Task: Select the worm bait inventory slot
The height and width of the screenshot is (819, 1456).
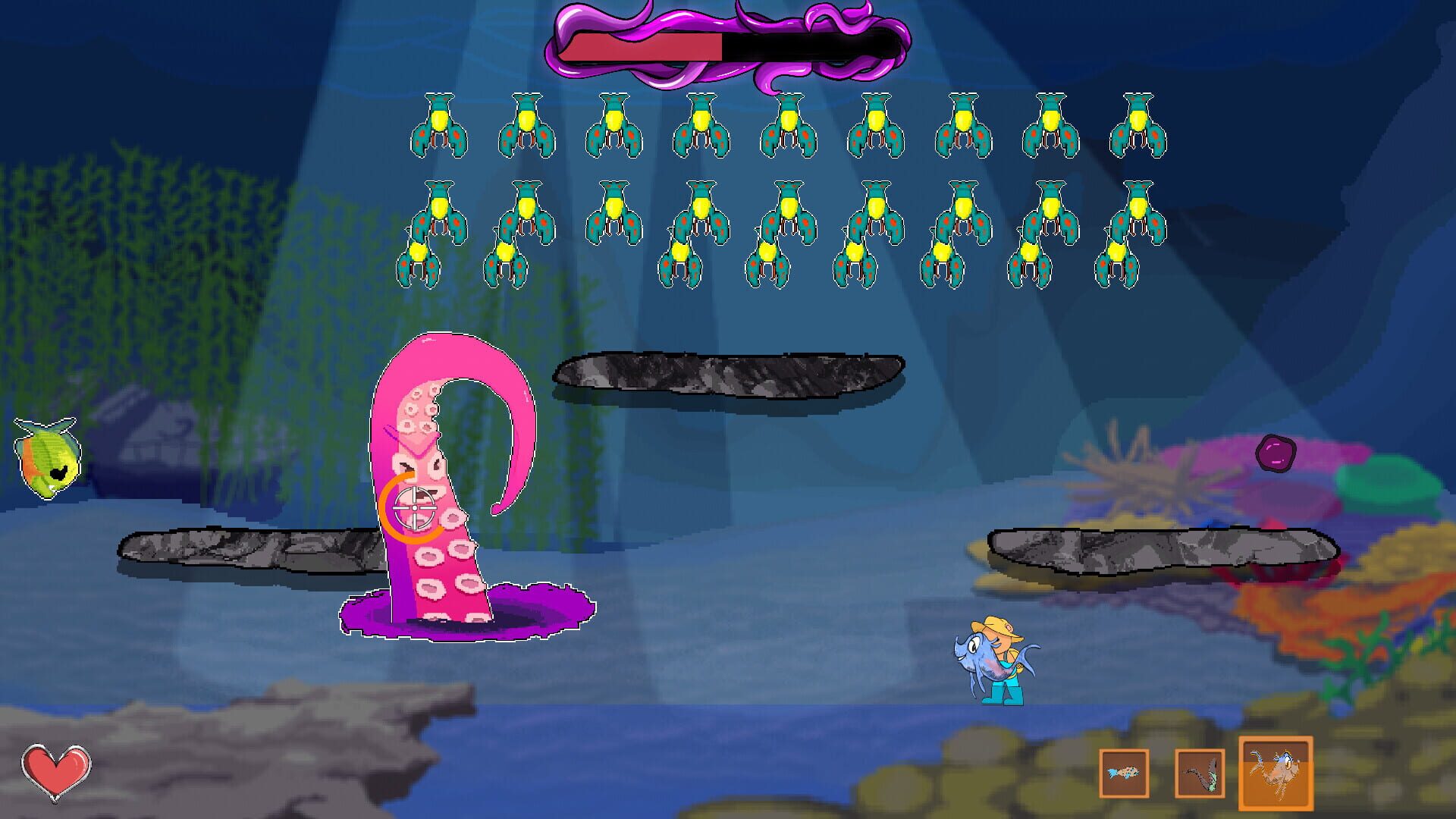Action: point(1200,770)
